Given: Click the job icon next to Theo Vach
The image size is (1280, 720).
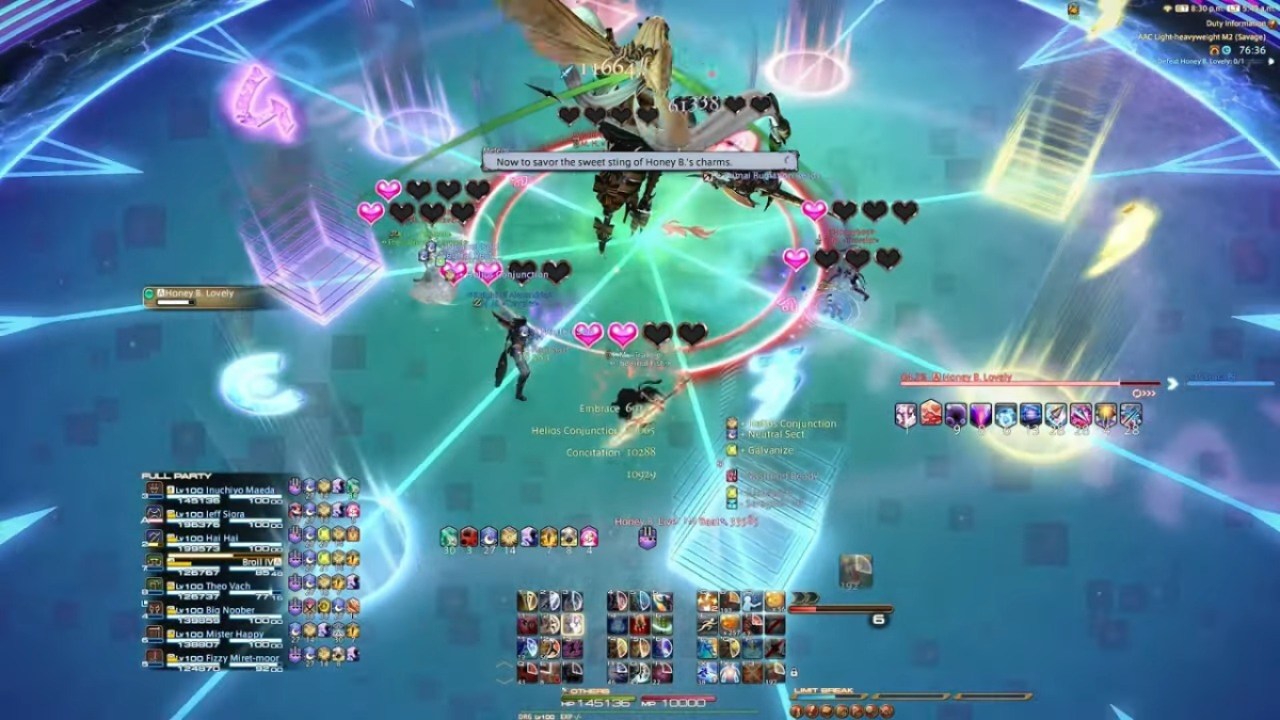Looking at the screenshot, I should (154, 585).
